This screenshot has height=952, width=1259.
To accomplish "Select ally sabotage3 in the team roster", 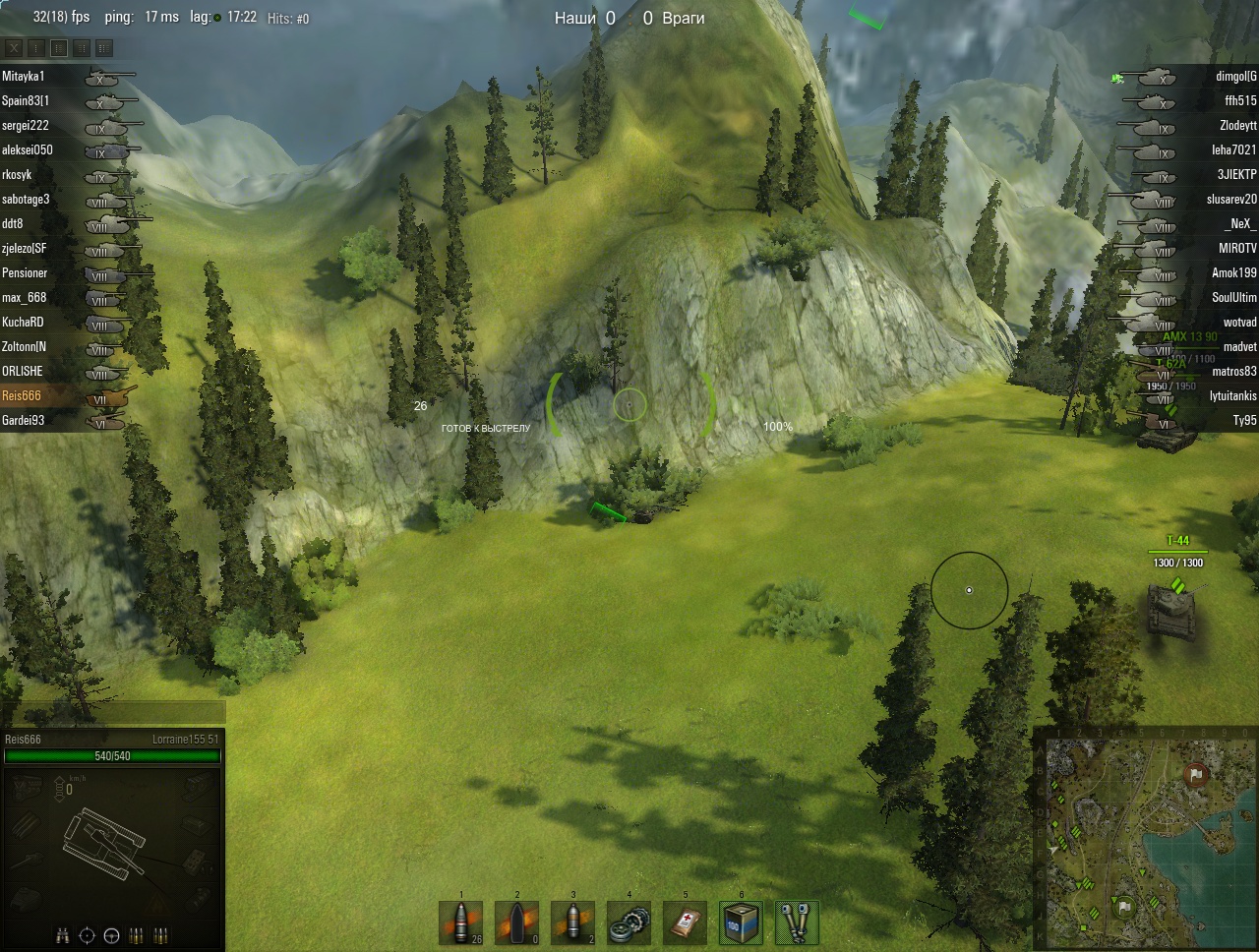I will coord(26,199).
